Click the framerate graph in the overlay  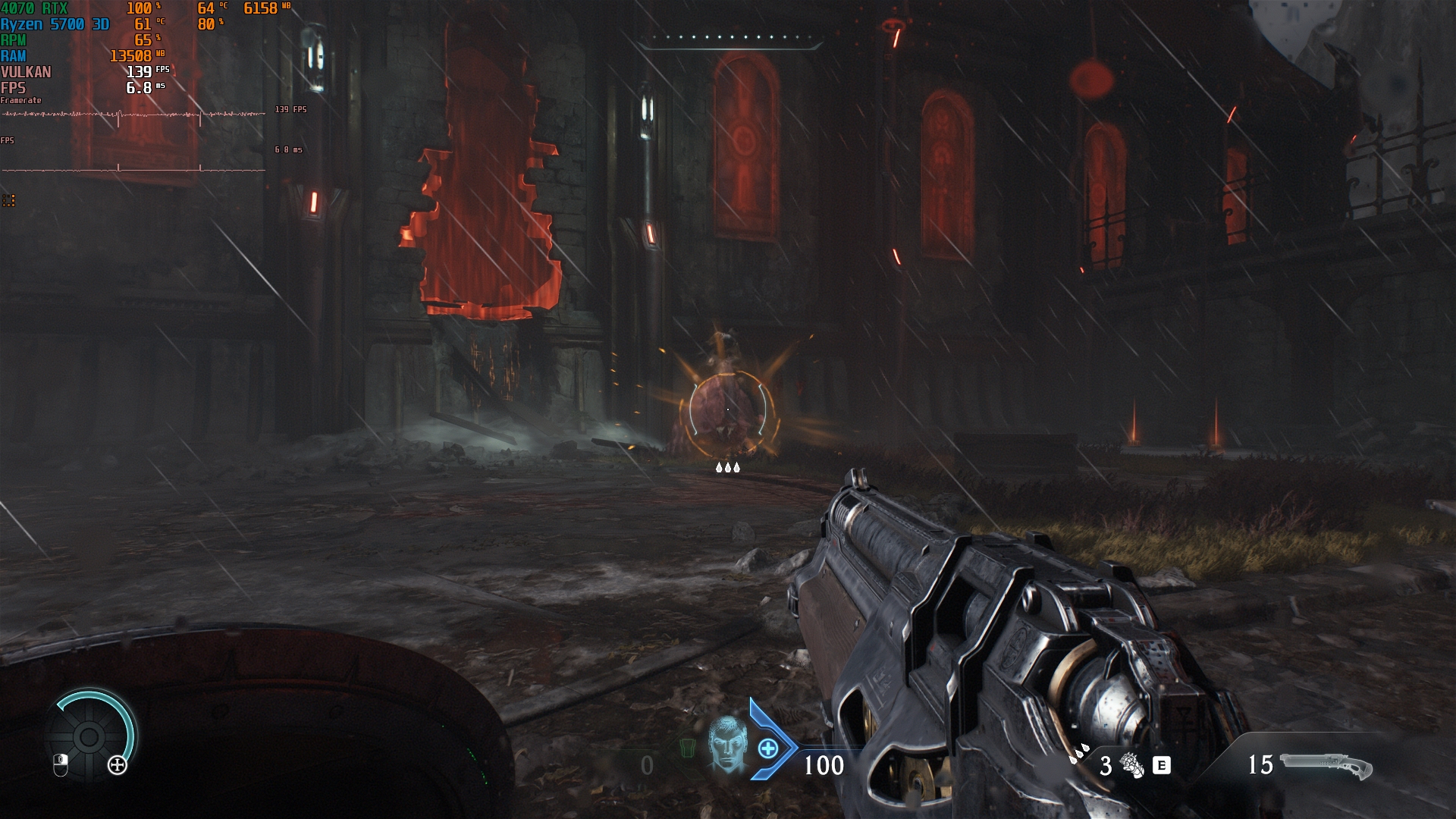point(134,115)
